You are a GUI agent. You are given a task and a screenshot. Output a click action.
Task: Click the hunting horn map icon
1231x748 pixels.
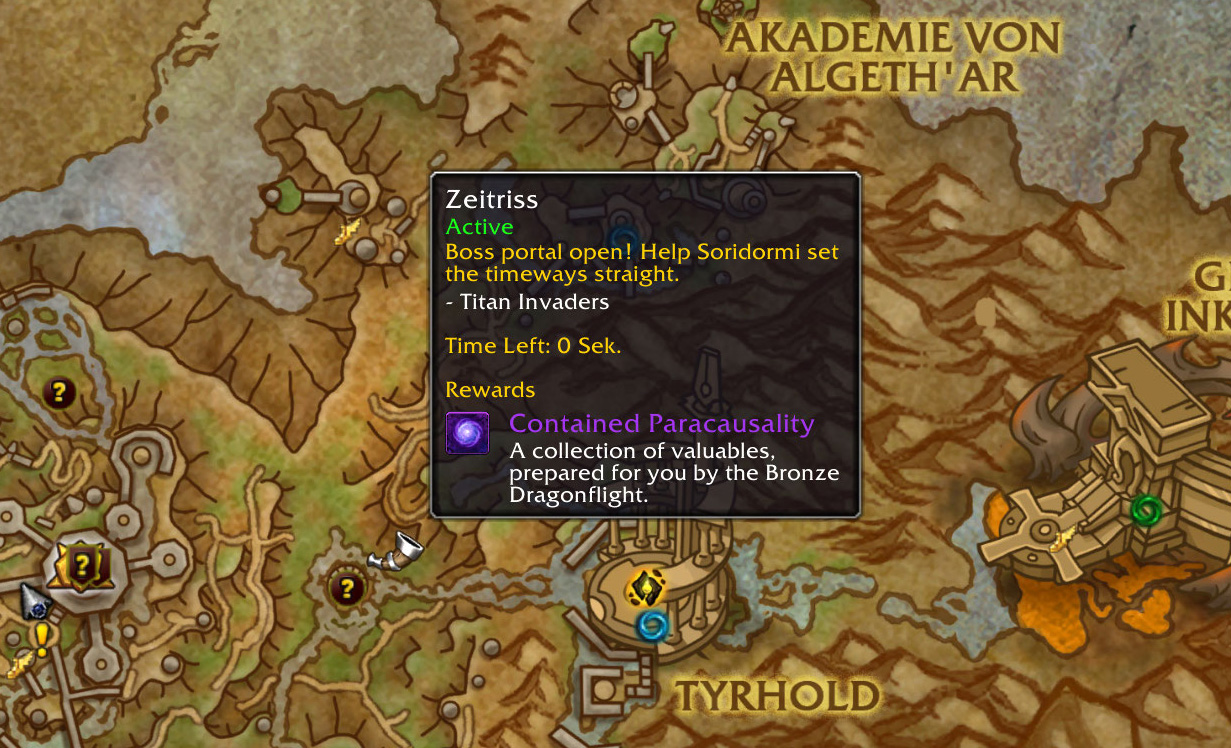(x=394, y=549)
